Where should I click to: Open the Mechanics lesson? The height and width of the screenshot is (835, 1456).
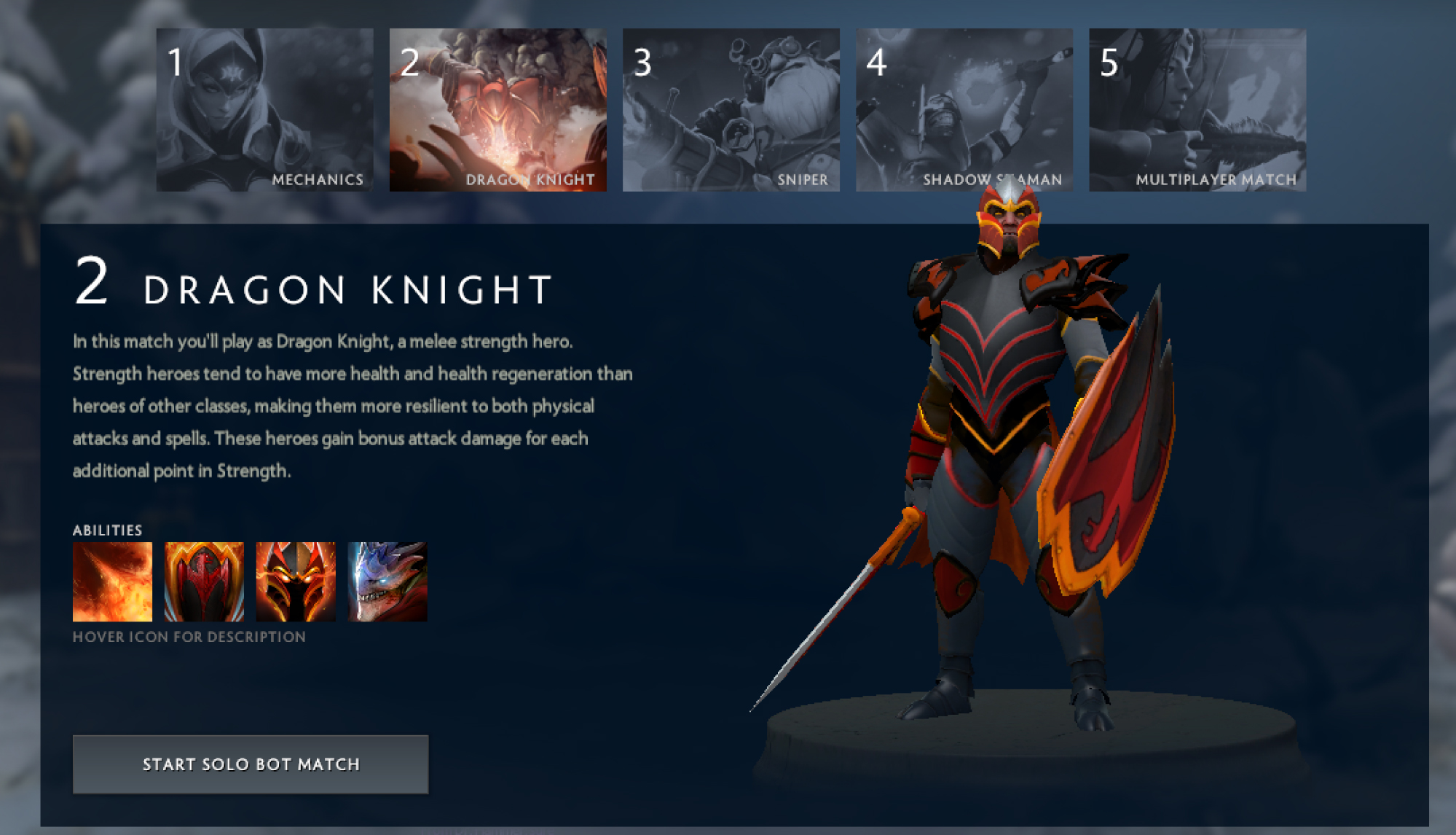[x=263, y=108]
